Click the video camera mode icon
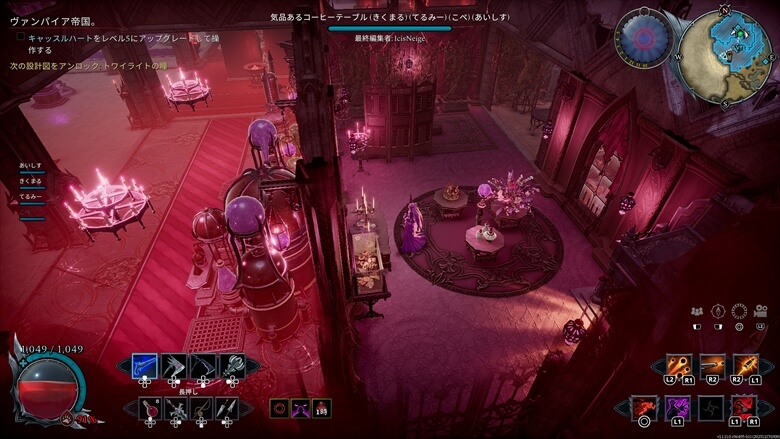Image resolution: width=780 pixels, height=439 pixels. point(760,311)
